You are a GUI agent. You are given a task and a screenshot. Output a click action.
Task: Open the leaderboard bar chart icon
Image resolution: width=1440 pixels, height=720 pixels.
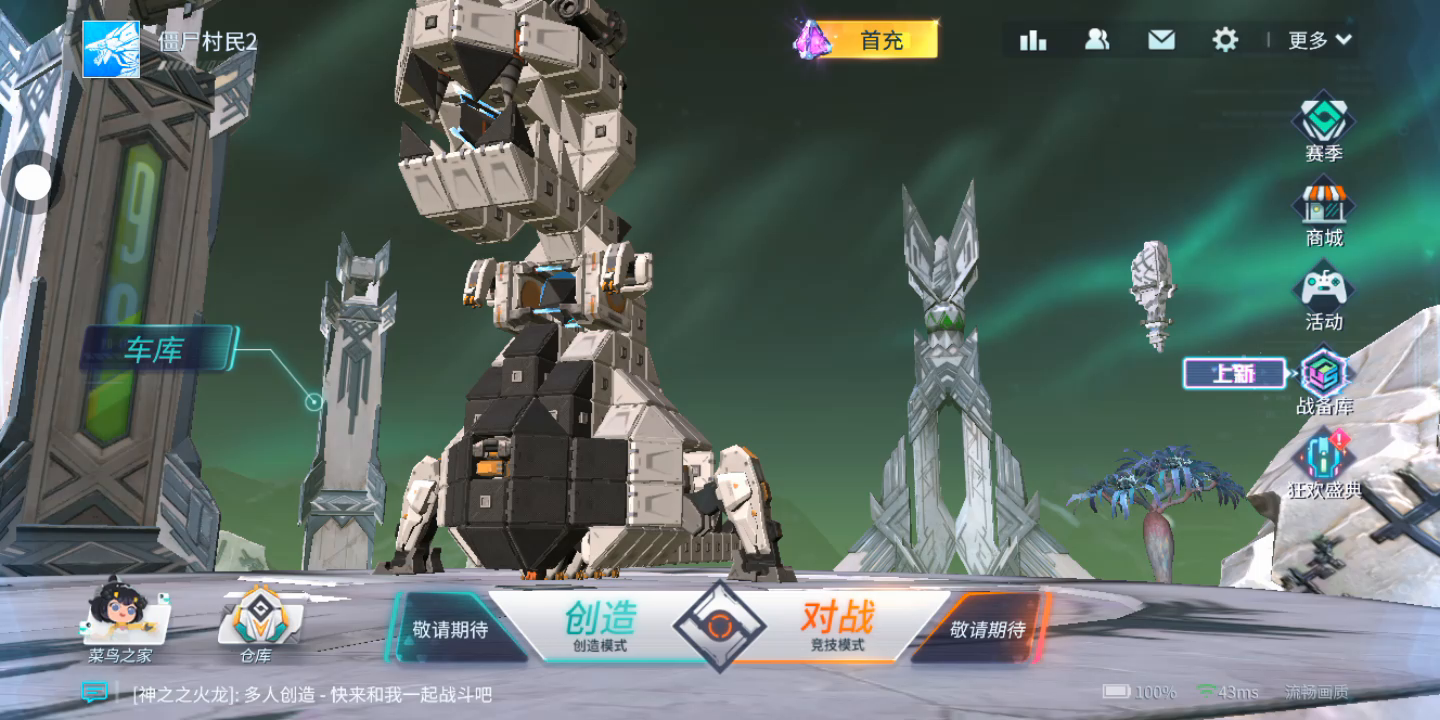1032,40
